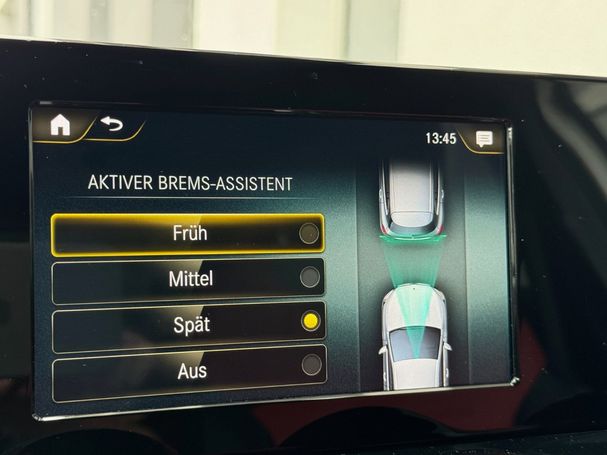Choose the Mittel setting

[189, 280]
